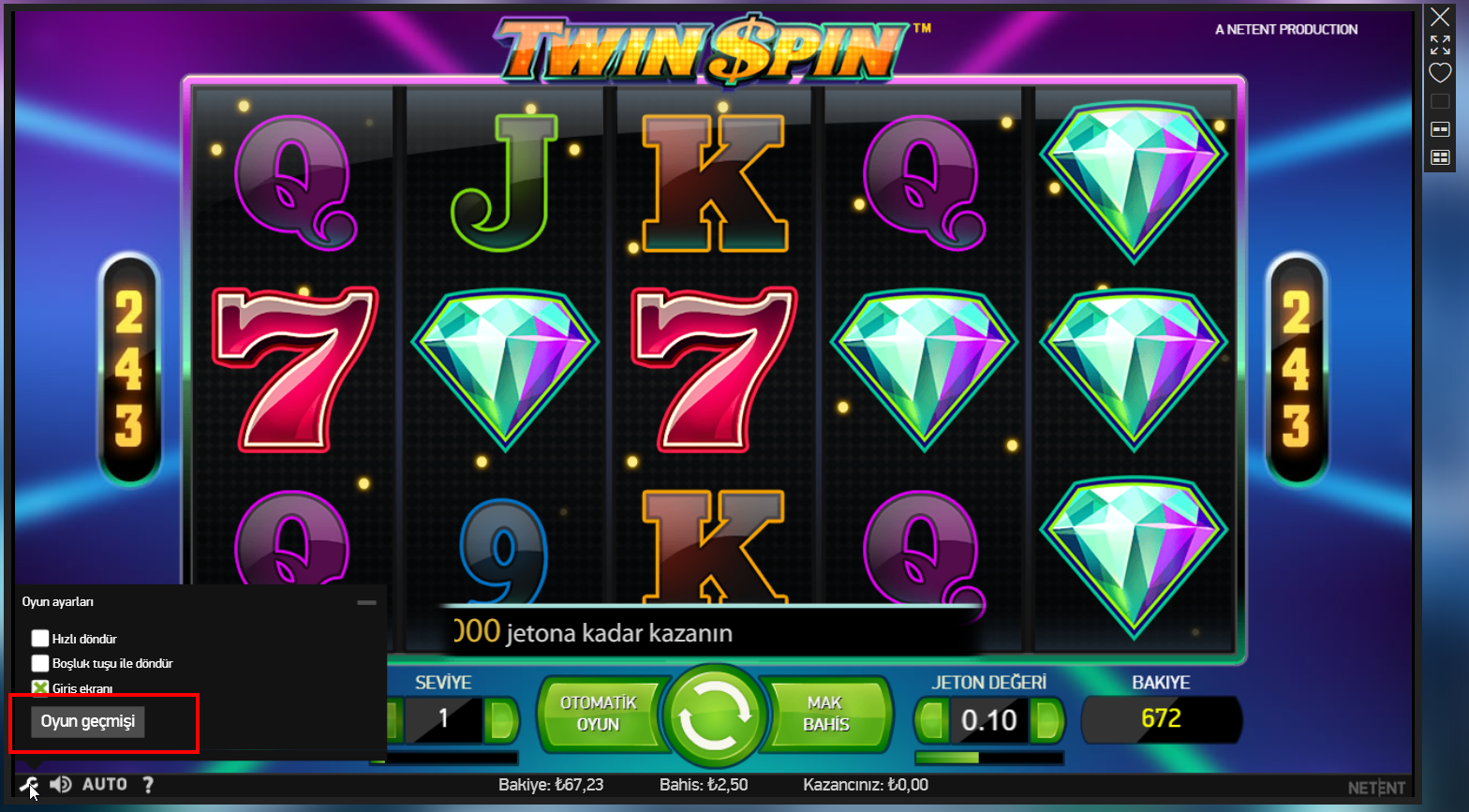Add game to favorites with heart icon
The width and height of the screenshot is (1469, 812).
(x=1440, y=73)
